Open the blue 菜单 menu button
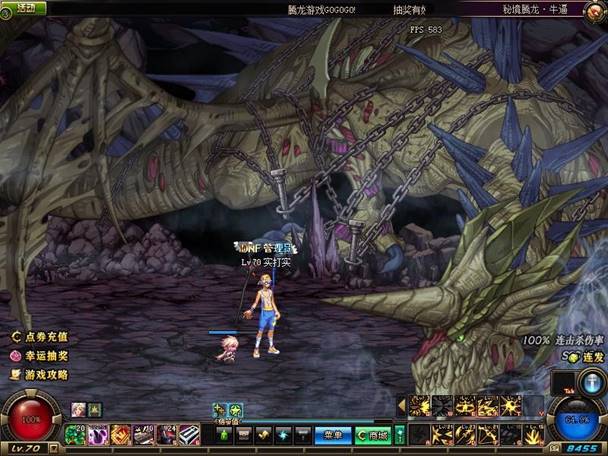 [x=333, y=435]
